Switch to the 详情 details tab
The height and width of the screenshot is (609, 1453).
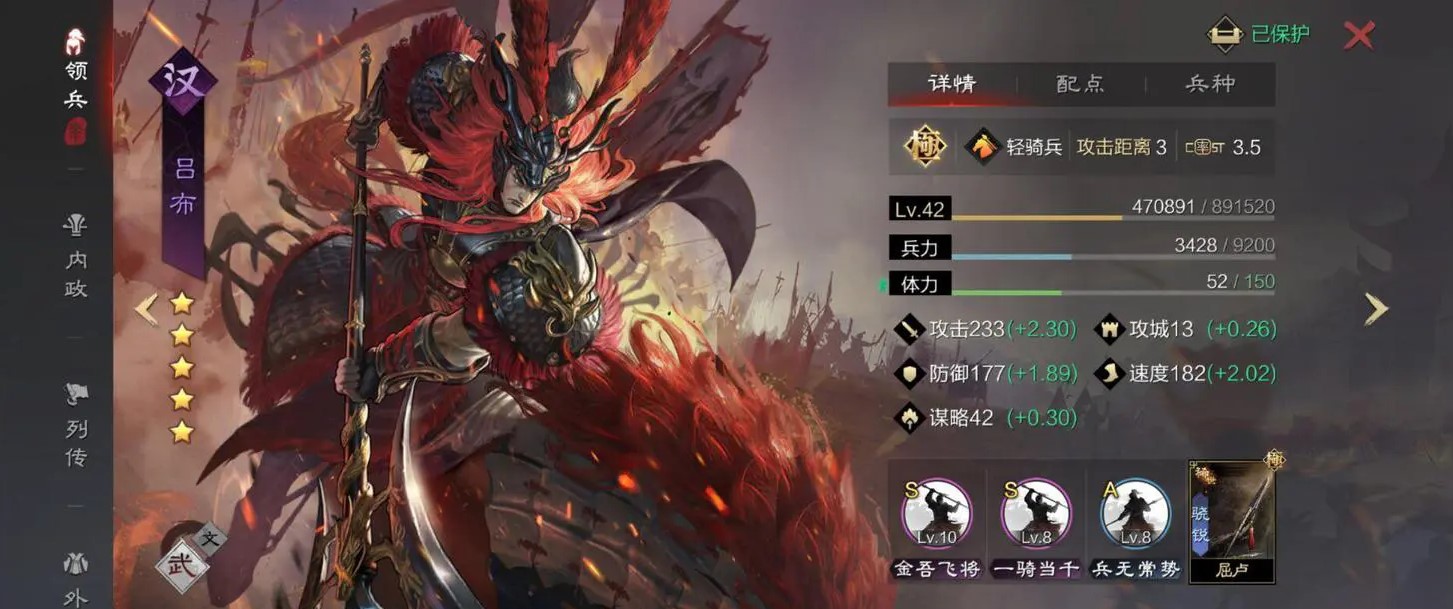click(951, 84)
